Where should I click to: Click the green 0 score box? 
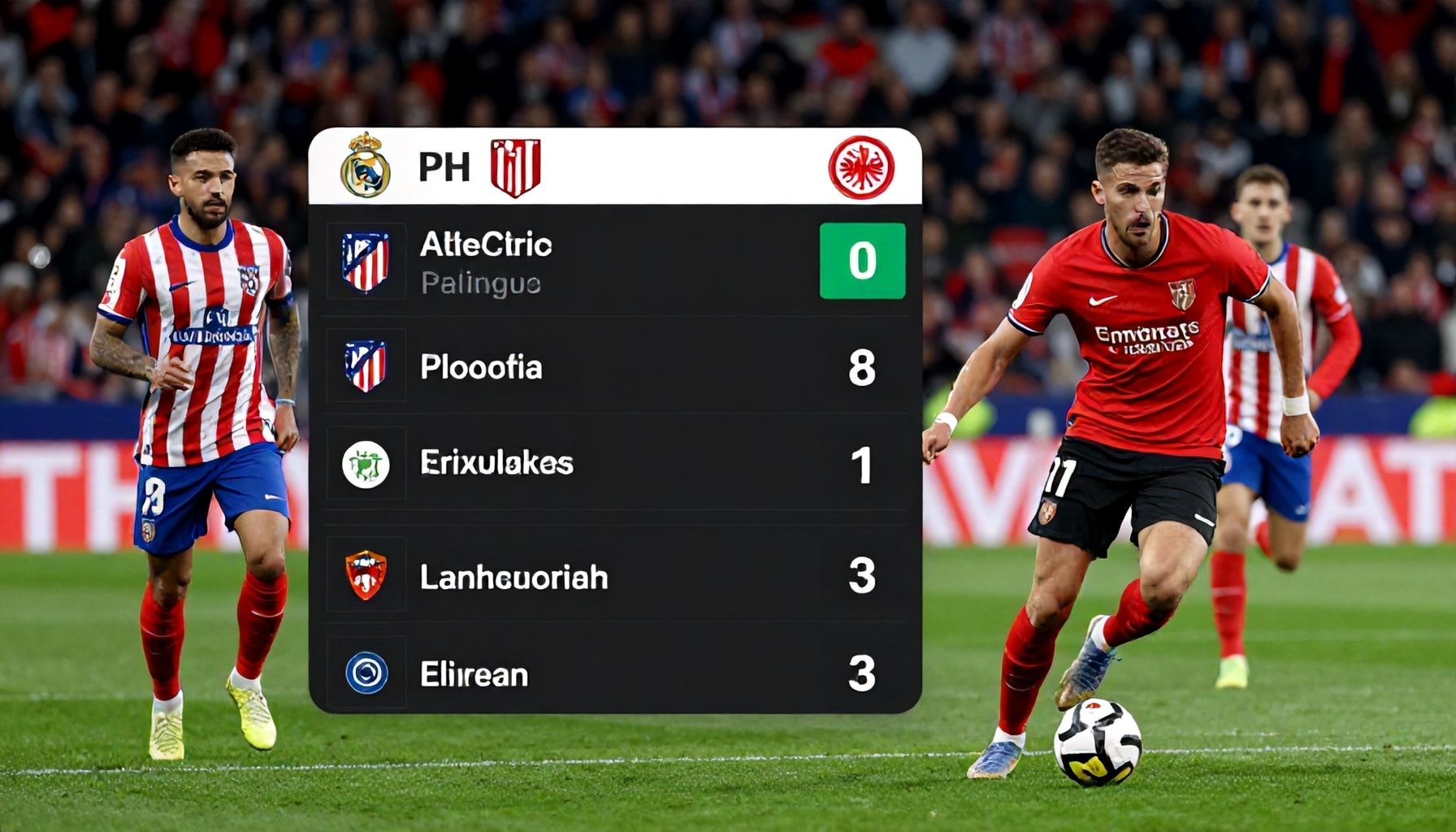click(x=862, y=261)
